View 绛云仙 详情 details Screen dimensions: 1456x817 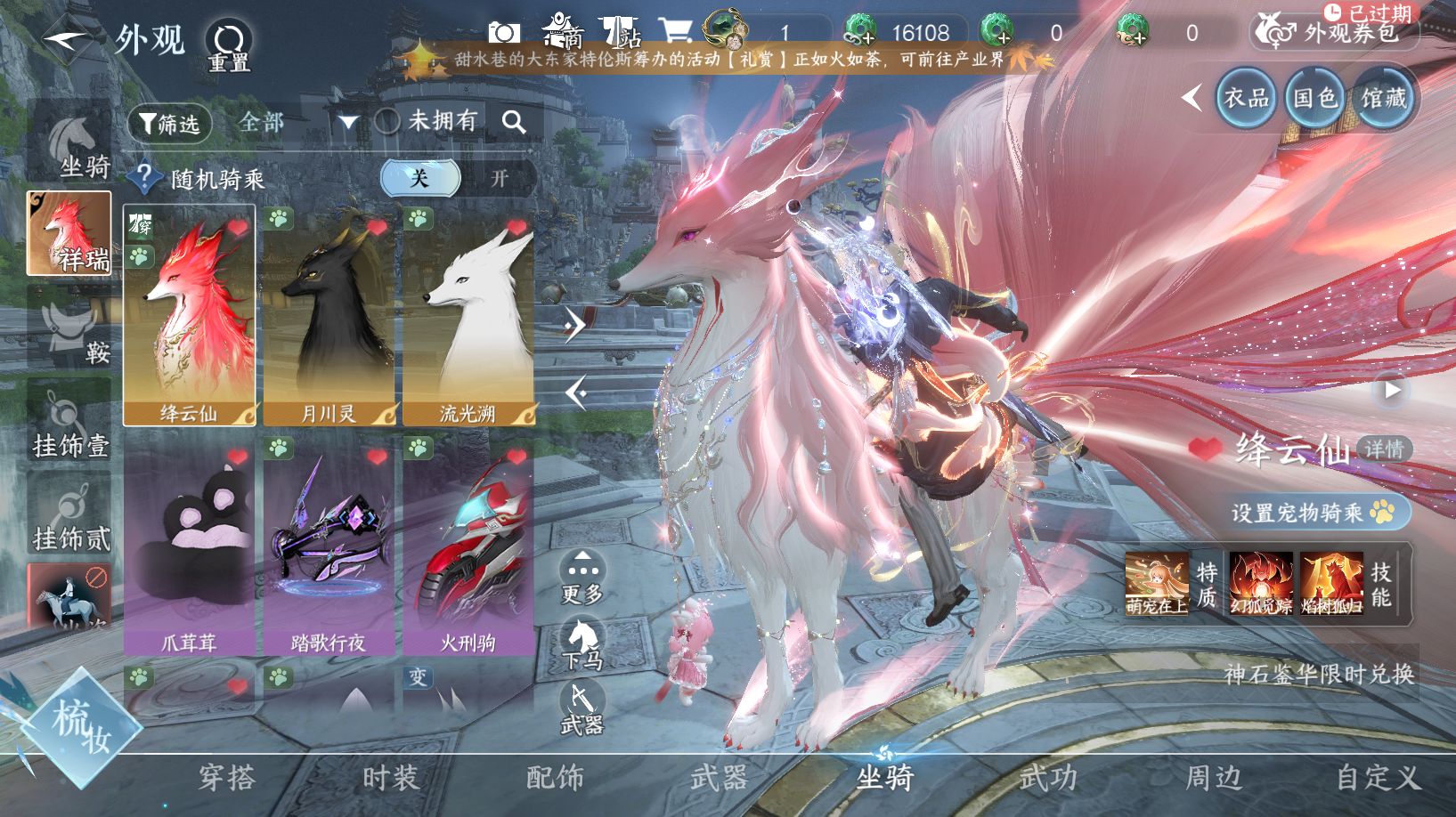pos(1384,449)
